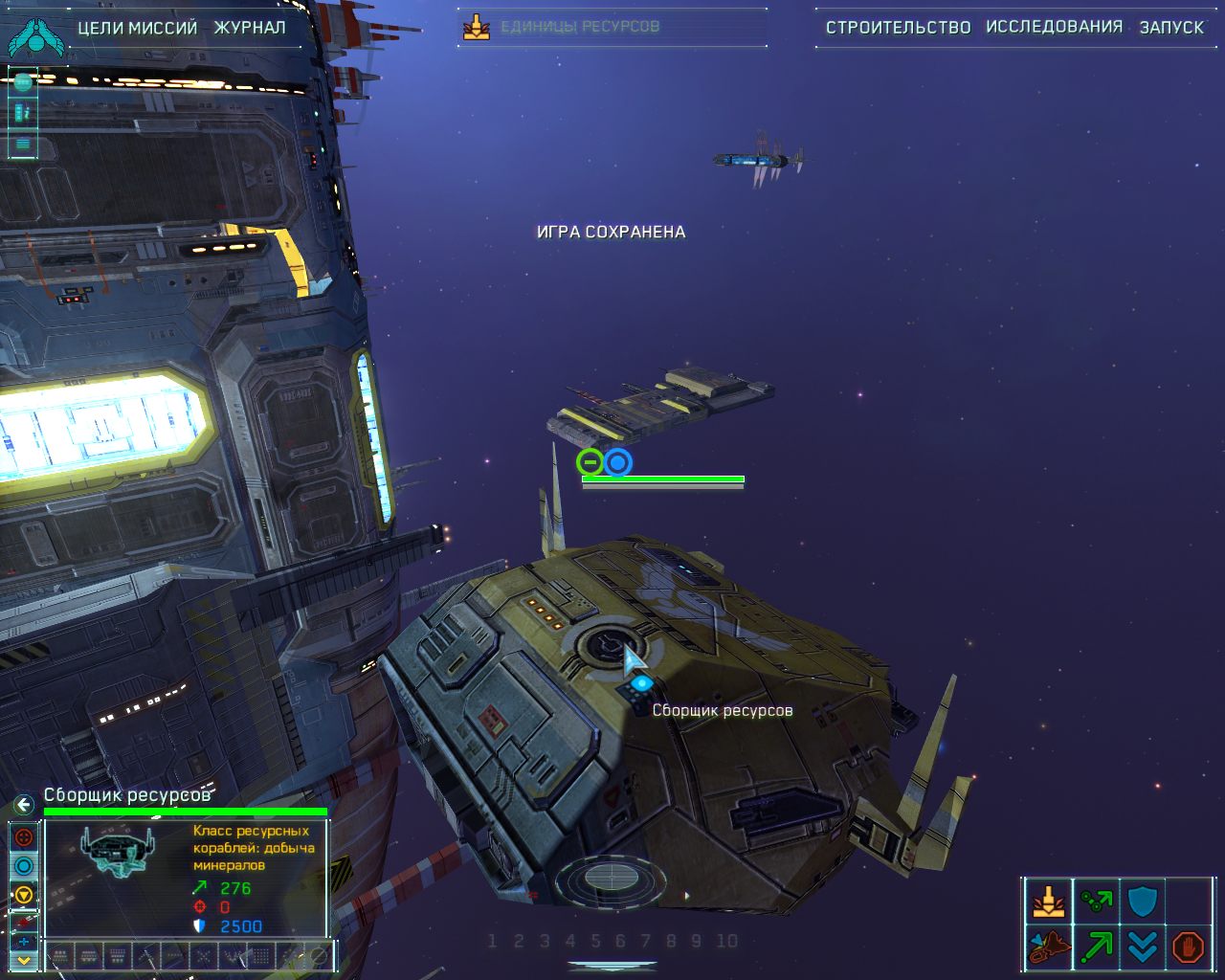The height and width of the screenshot is (980, 1225).
Task: Click the green health bar of Сборщик ресурсов
Action: (x=187, y=809)
